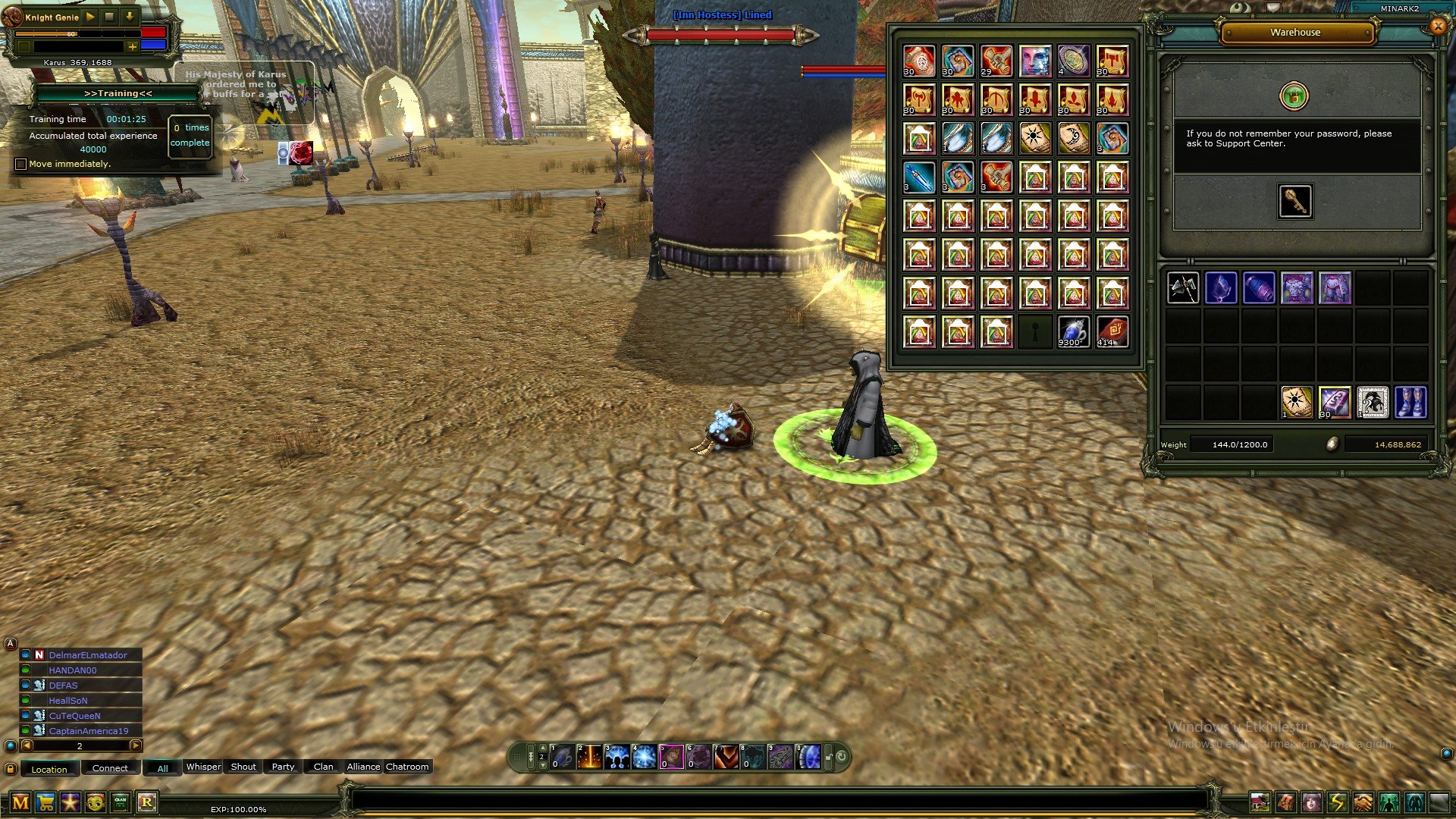Image resolution: width=1456 pixels, height=819 pixels.
Task: Select player DelmarELmatador in the list
Action: coord(88,655)
